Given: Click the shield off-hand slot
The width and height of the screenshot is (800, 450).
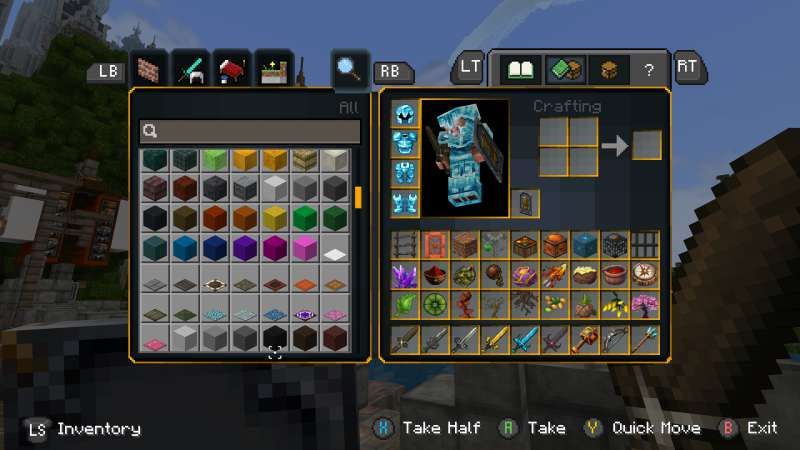Looking at the screenshot, I should (526, 202).
